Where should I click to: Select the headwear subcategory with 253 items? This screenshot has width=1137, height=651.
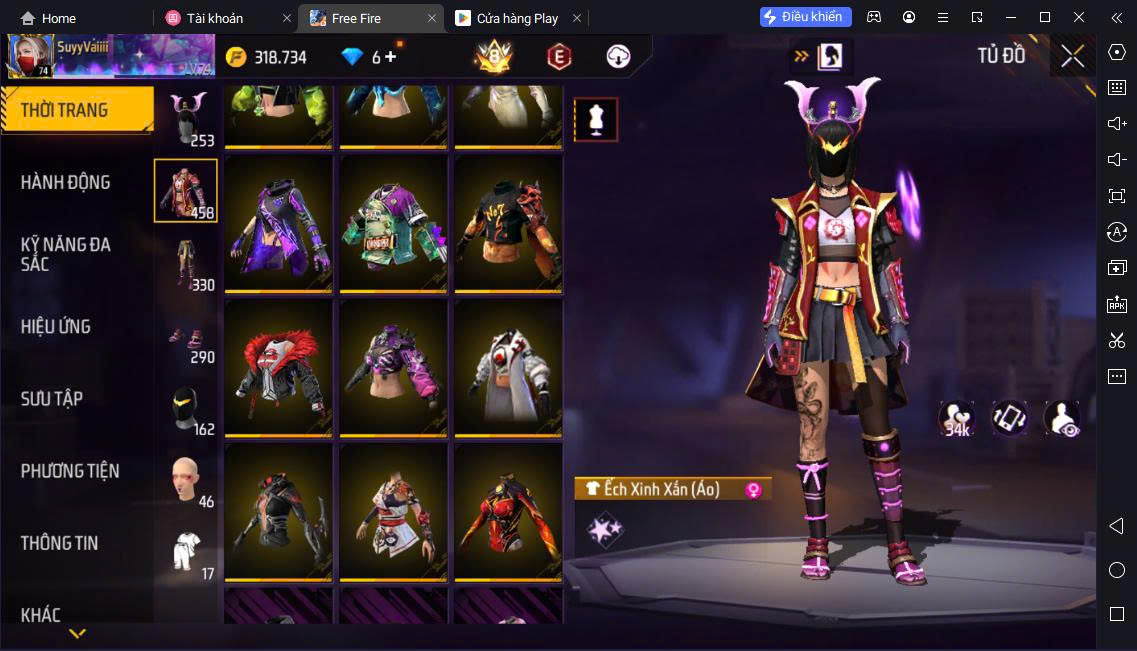(186, 118)
